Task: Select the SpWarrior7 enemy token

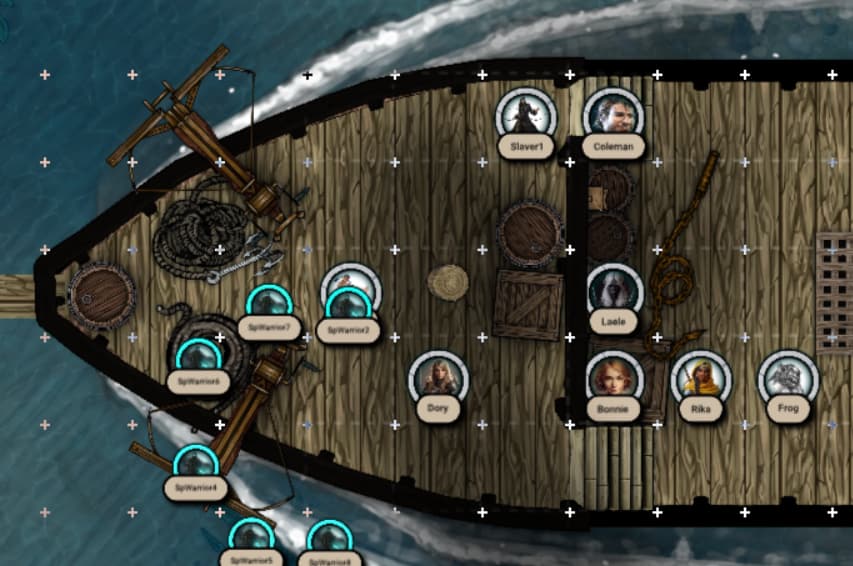Action: (x=269, y=304)
